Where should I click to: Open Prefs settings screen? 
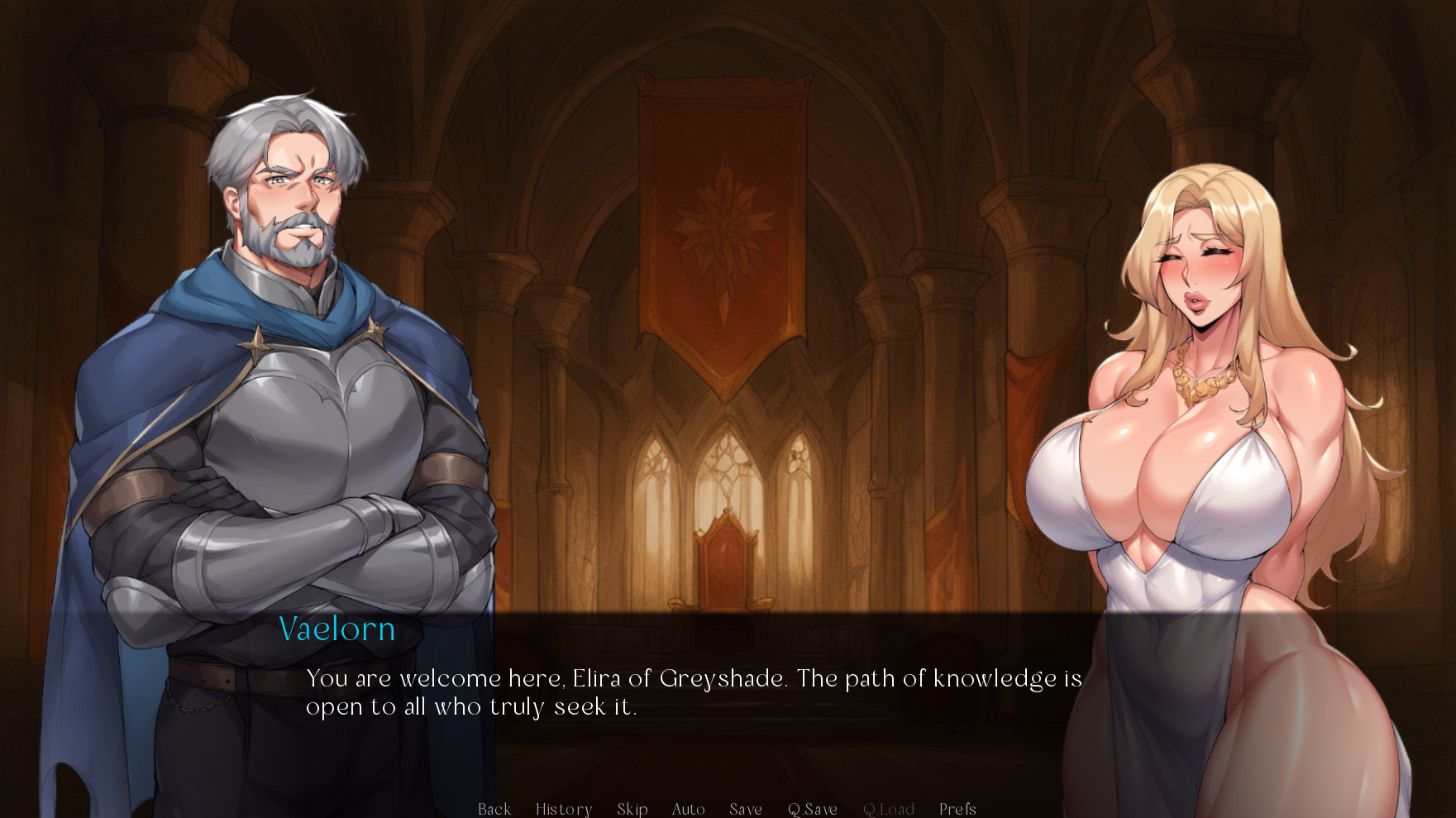[957, 809]
